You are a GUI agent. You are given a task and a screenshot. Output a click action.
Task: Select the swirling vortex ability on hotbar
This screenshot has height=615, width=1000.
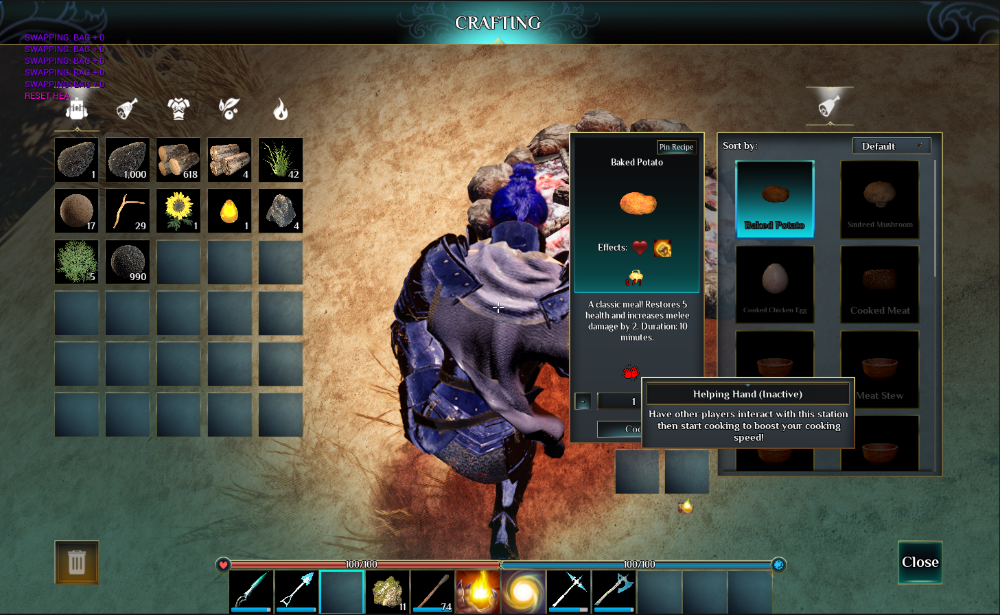click(x=523, y=591)
